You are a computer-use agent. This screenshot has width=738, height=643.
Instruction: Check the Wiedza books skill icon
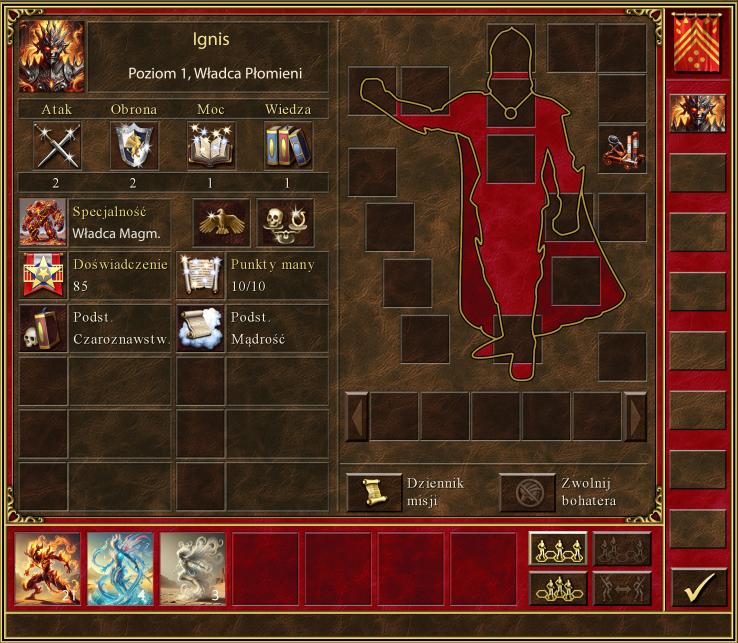click(x=288, y=146)
